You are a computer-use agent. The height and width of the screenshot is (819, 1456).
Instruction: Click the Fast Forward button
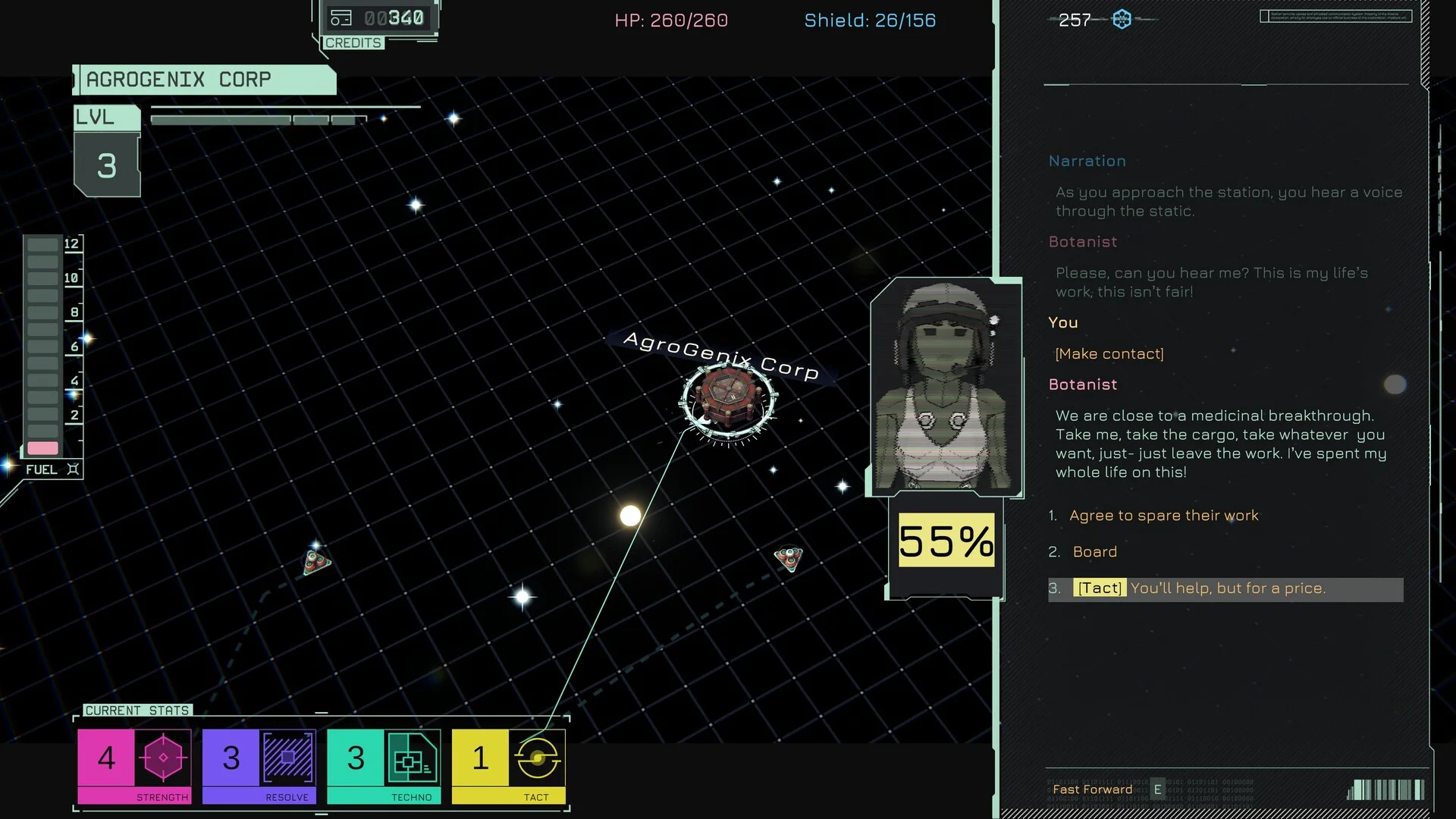pyautogui.click(x=1093, y=789)
